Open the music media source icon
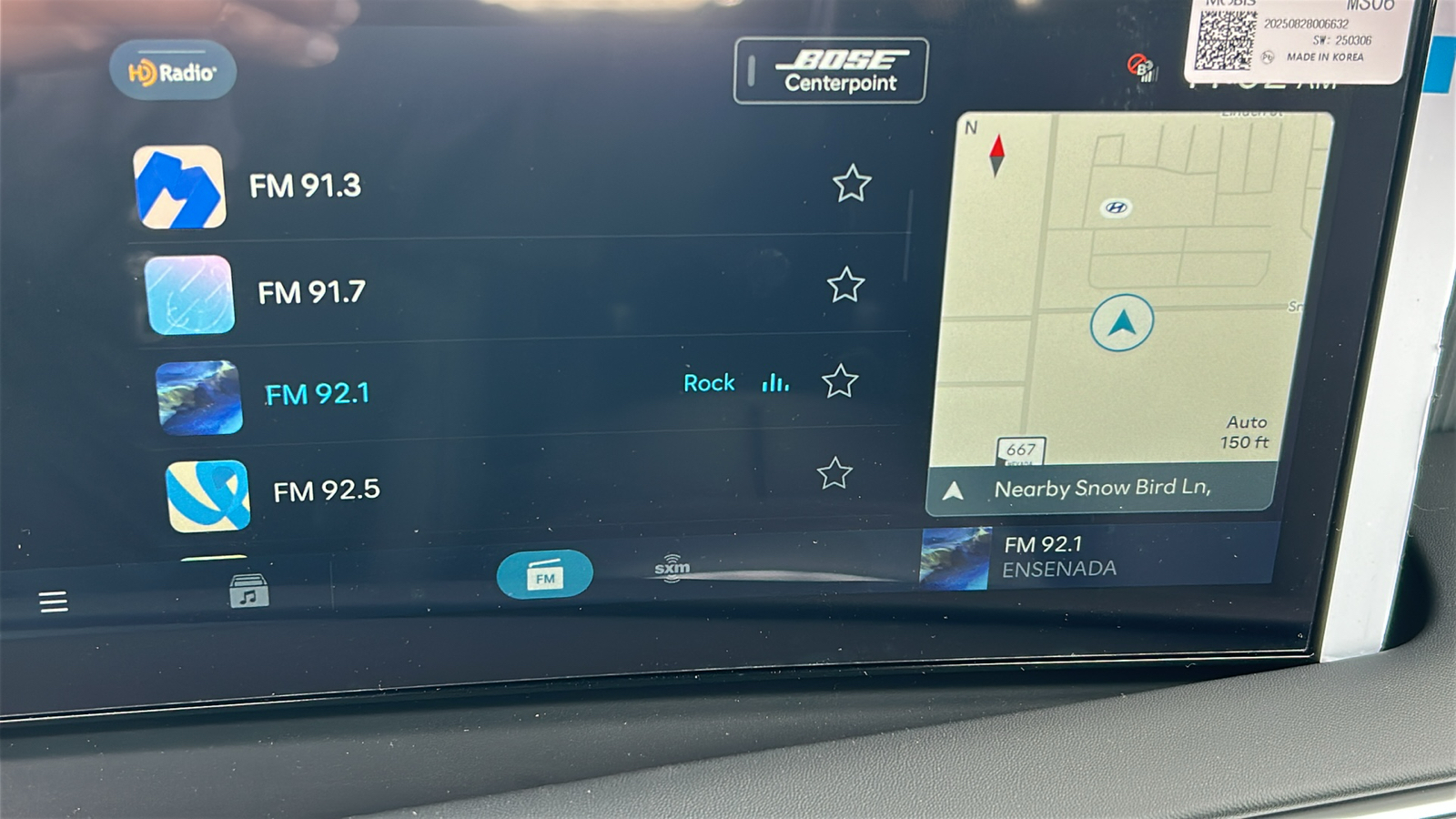Screen dimensions: 1456x819 click(x=248, y=591)
